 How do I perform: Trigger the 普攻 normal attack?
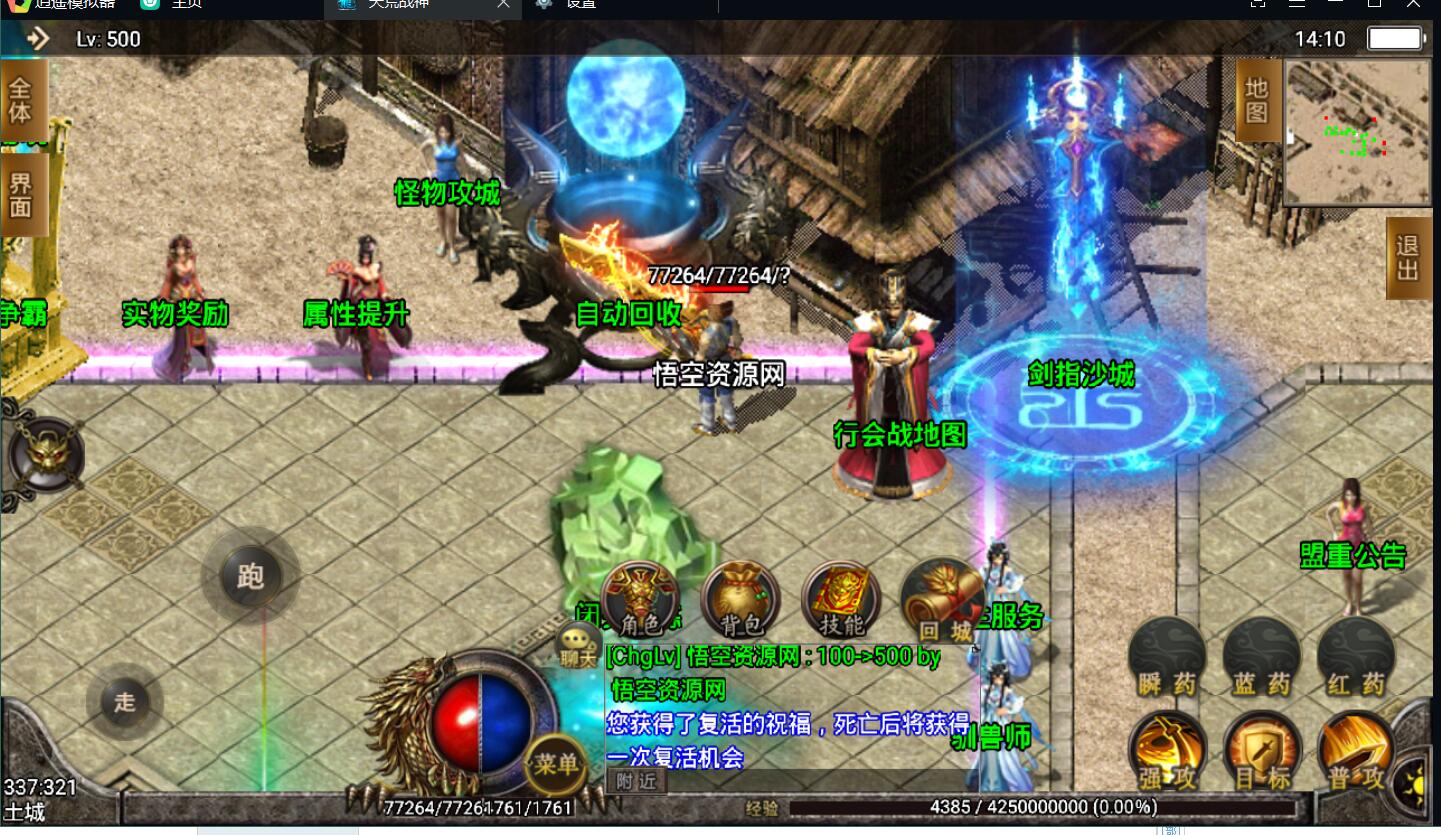[x=1357, y=751]
